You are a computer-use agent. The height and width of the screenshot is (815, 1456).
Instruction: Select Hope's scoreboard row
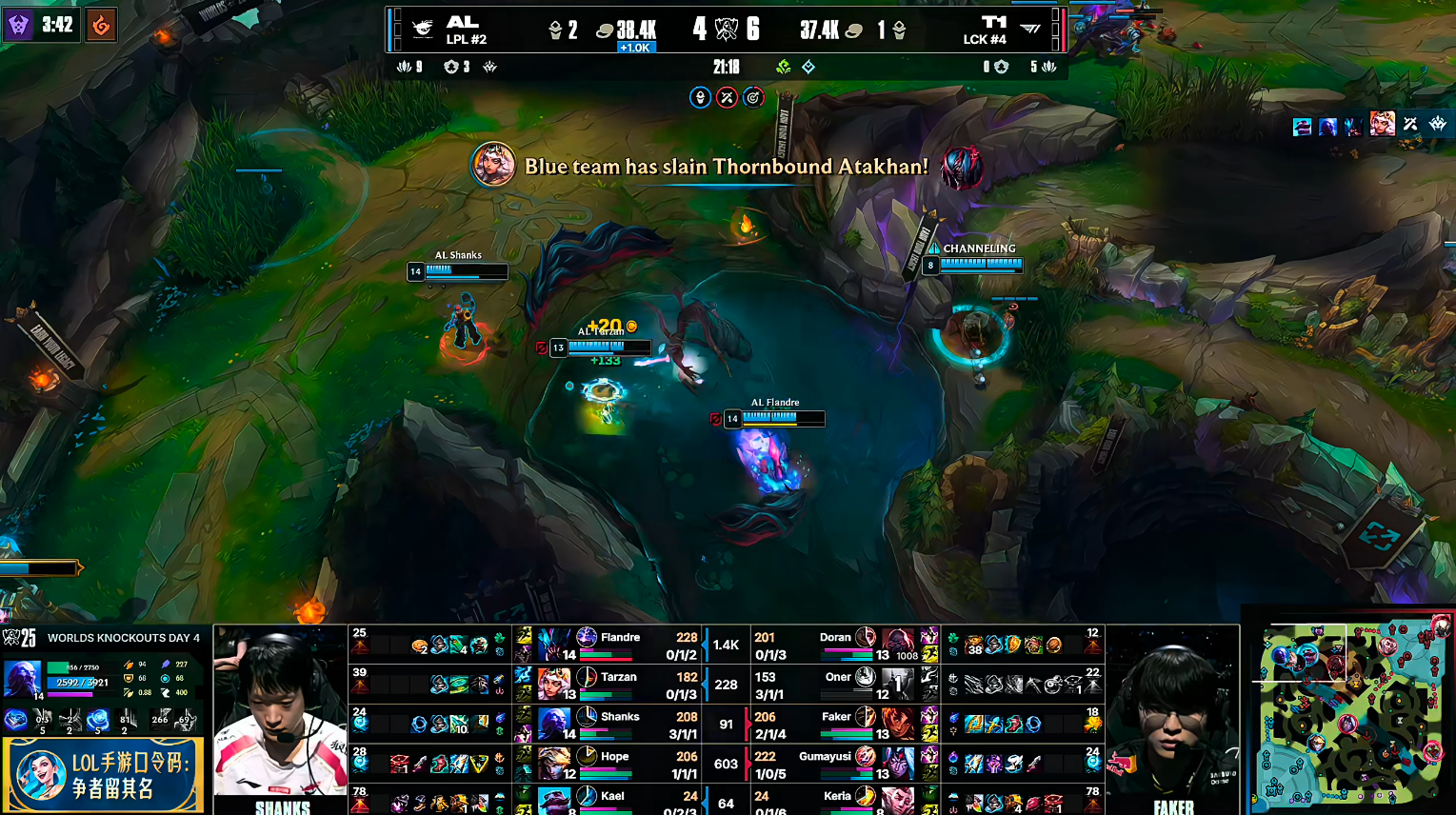pyautogui.click(x=619, y=763)
